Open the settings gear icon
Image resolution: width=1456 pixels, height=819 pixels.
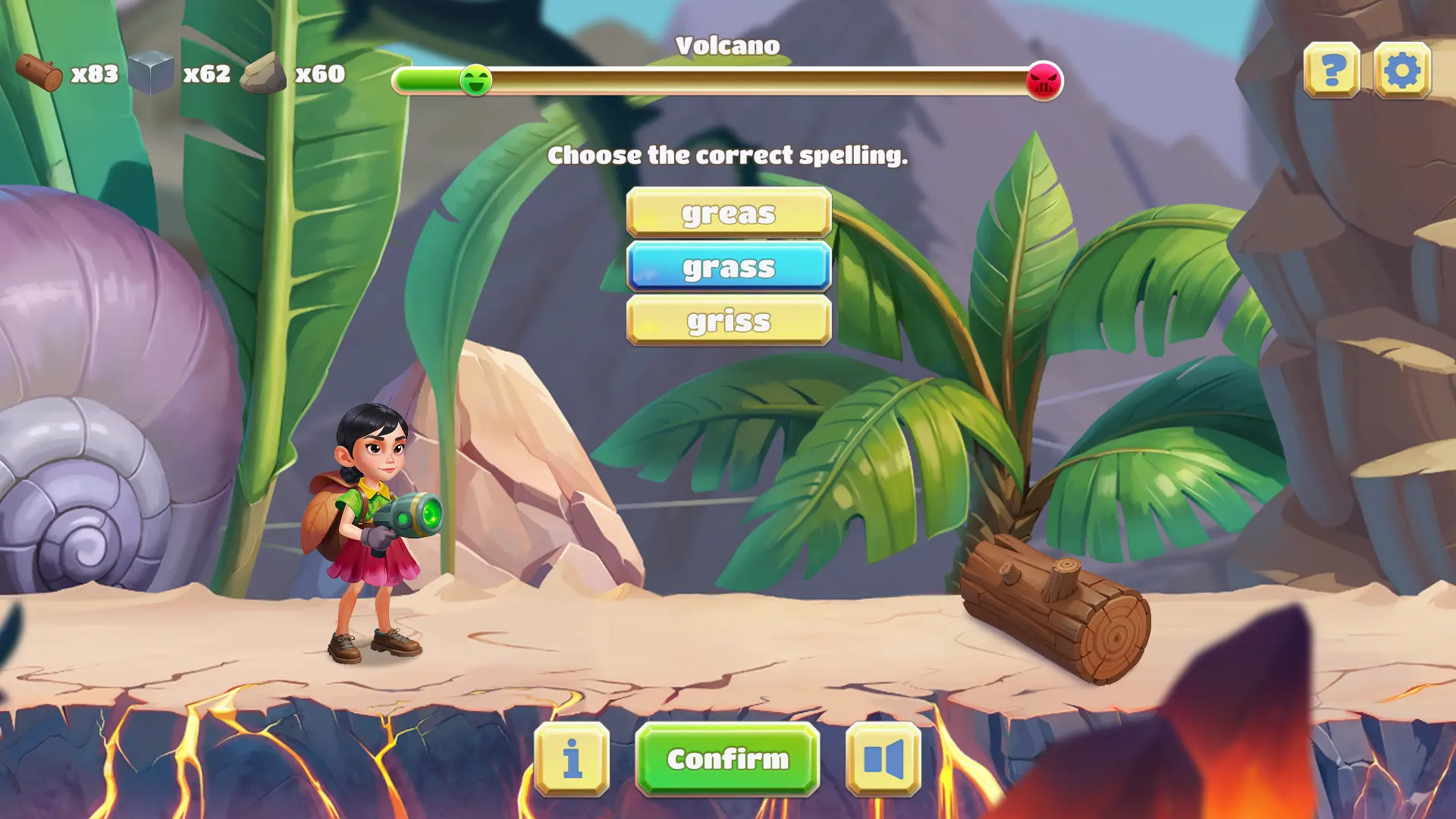tap(1404, 70)
